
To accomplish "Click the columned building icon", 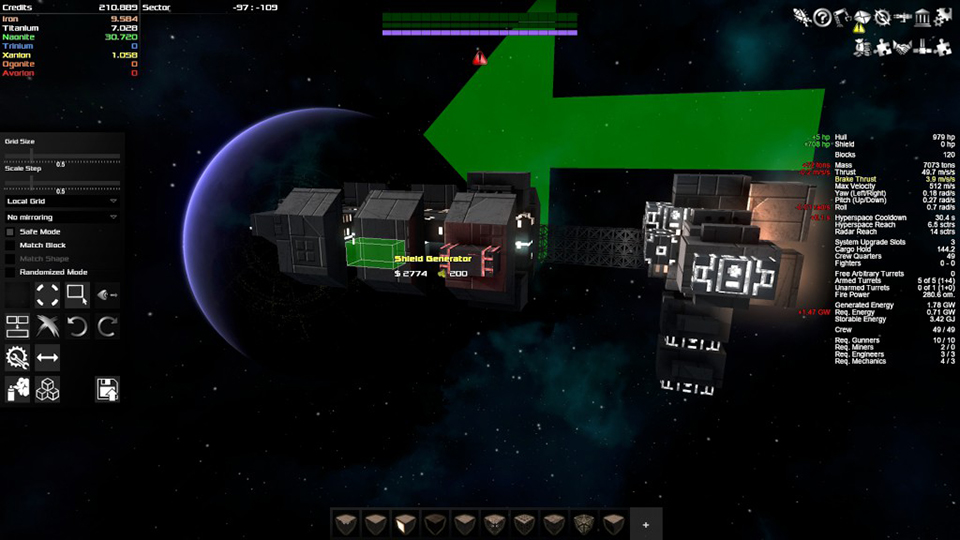I will [922, 17].
